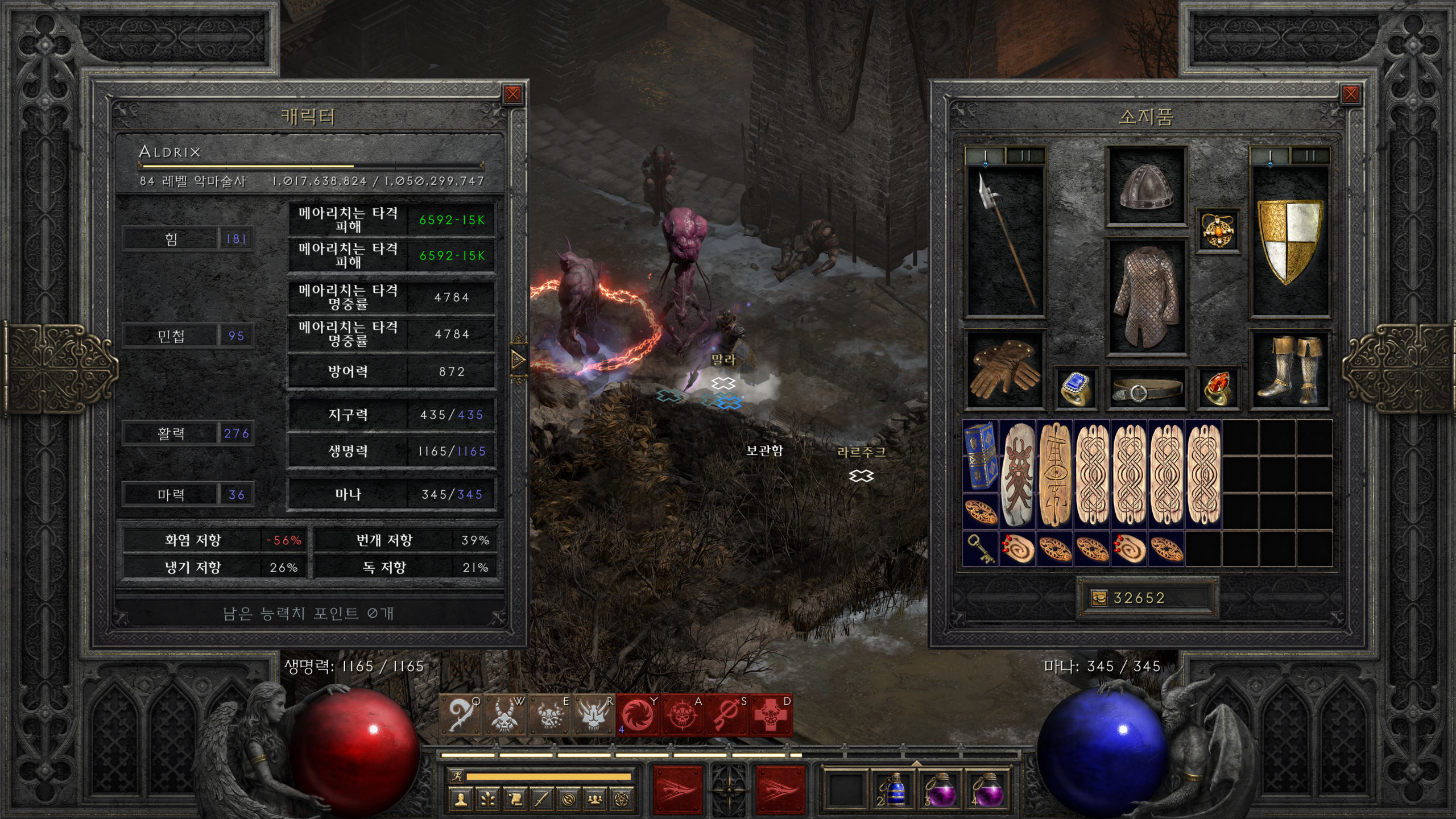The width and height of the screenshot is (1456, 819).
Task: Pick up the blue tome in inventory
Action: click(x=980, y=456)
